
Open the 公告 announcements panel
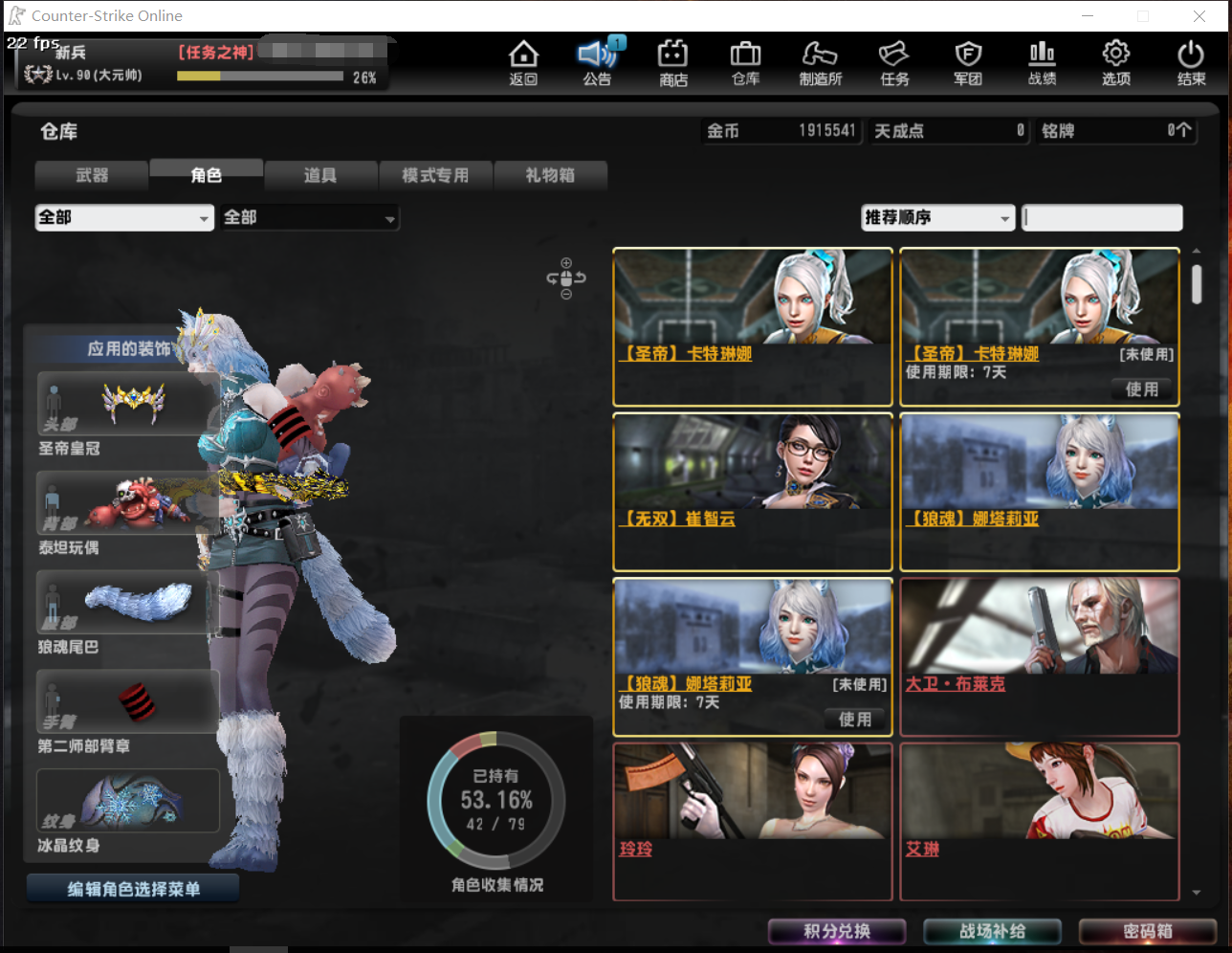point(597,62)
